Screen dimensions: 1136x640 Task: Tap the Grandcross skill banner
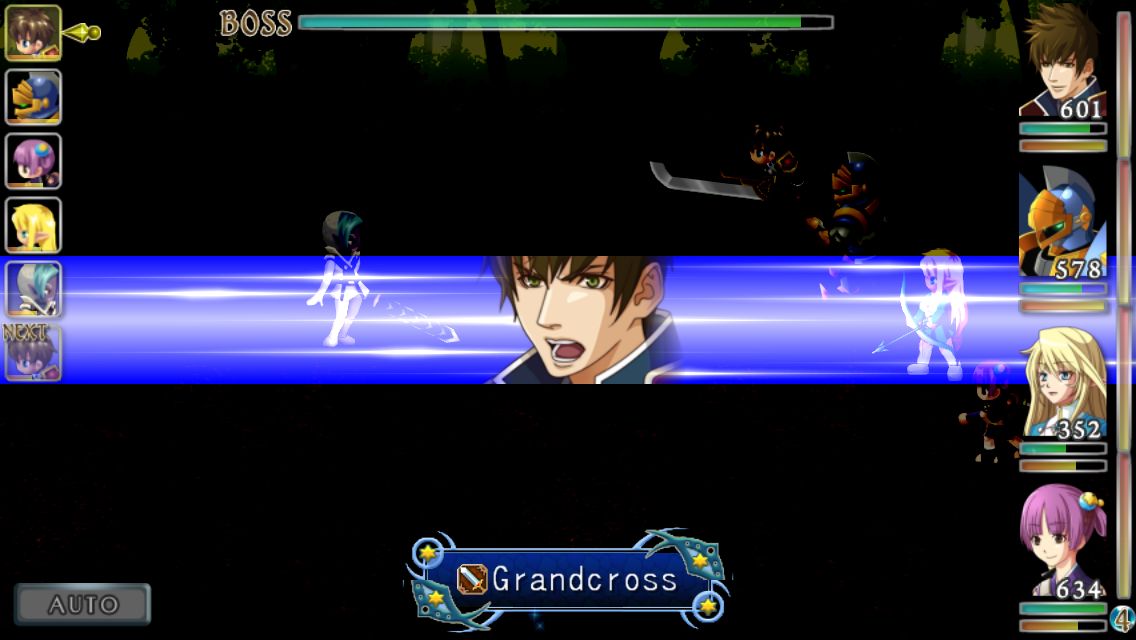pyautogui.click(x=568, y=580)
